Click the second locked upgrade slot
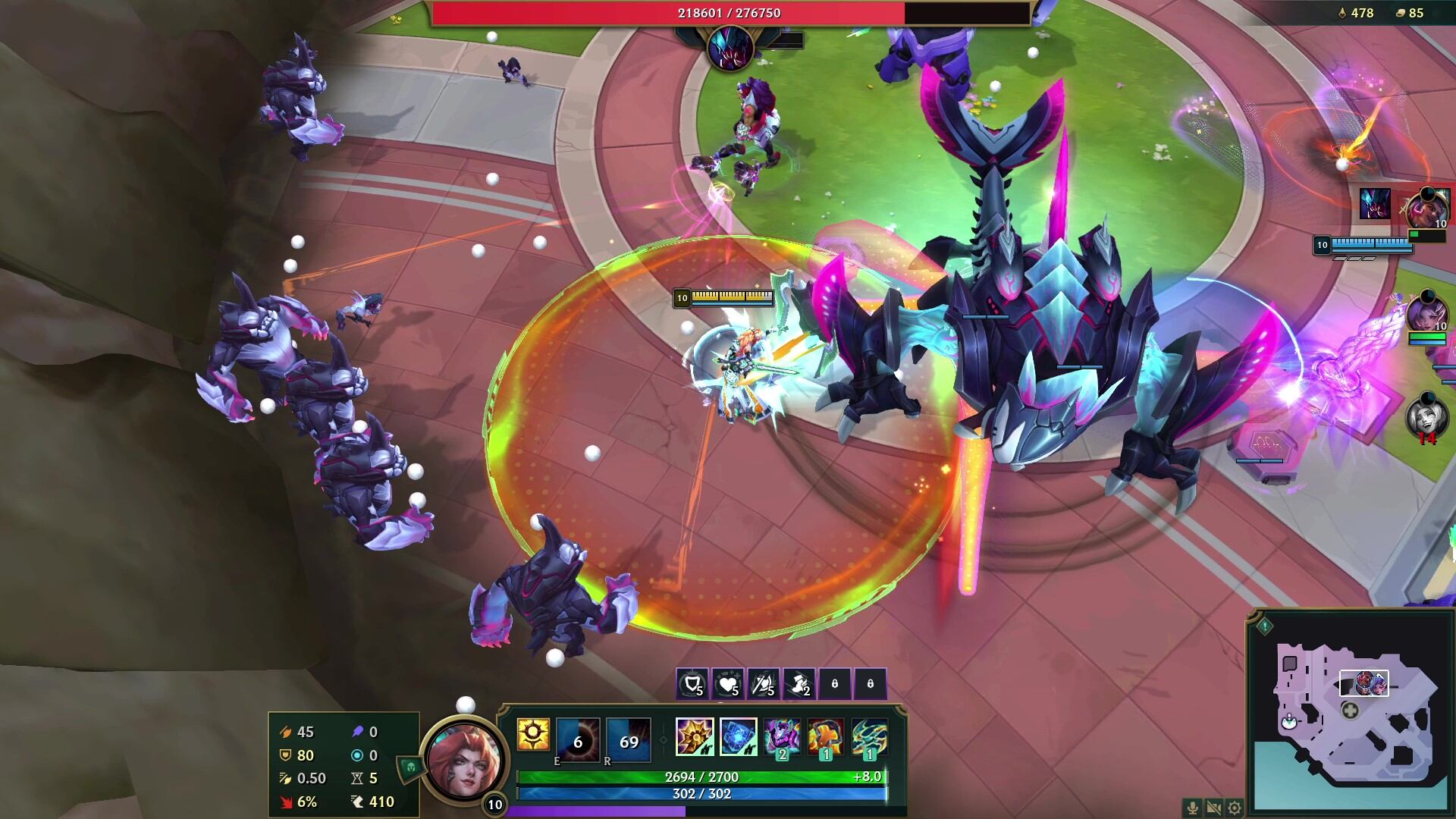Image resolution: width=1456 pixels, height=819 pixels. pos(871,683)
